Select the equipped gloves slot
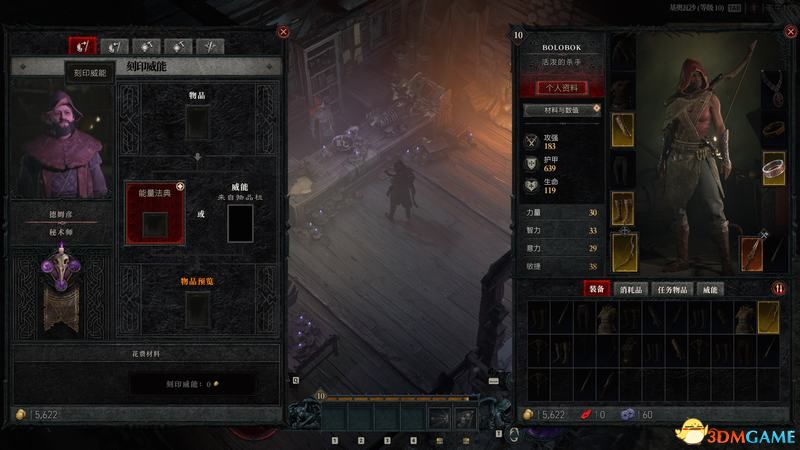Viewport: 800px width, 450px height. pyautogui.click(x=623, y=132)
